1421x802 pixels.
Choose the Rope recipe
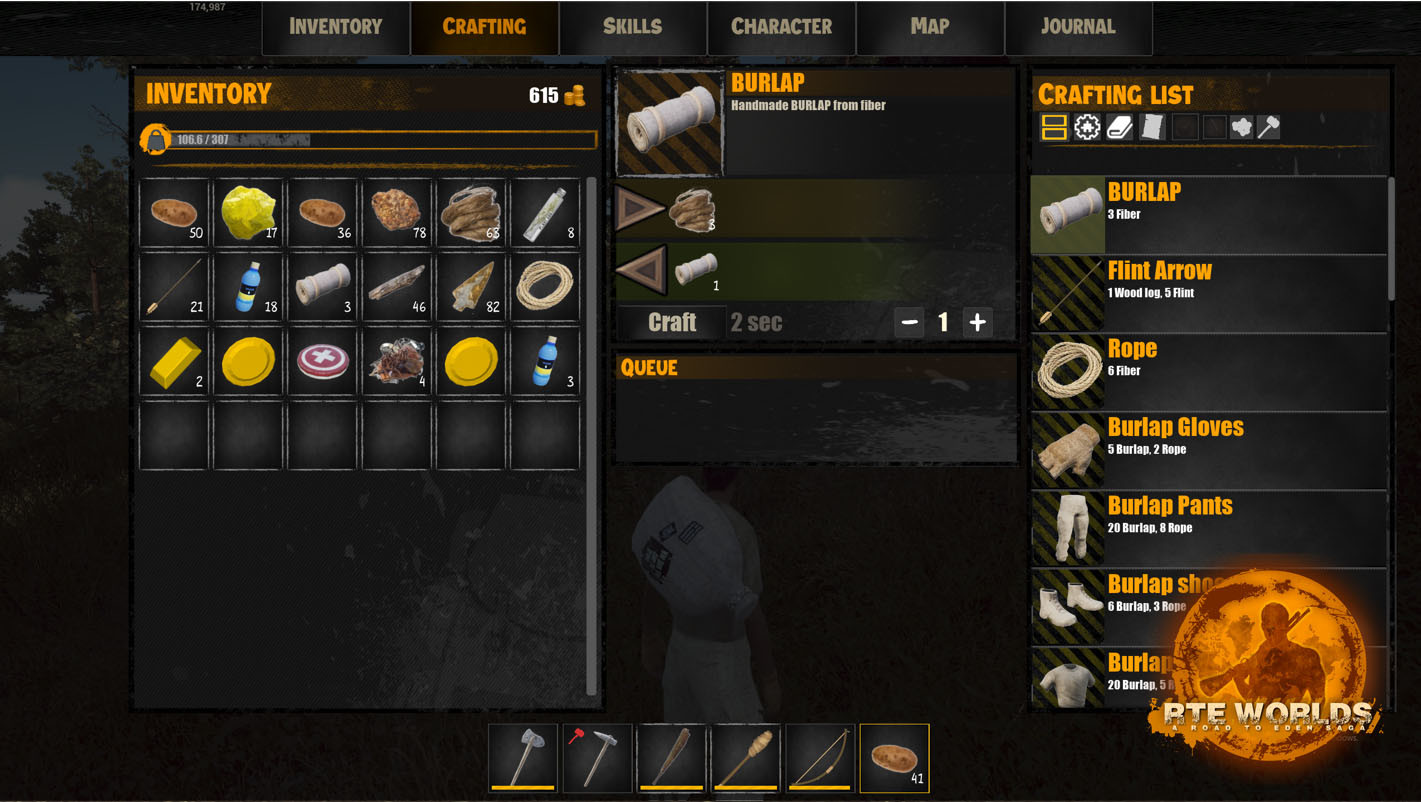1210,371
